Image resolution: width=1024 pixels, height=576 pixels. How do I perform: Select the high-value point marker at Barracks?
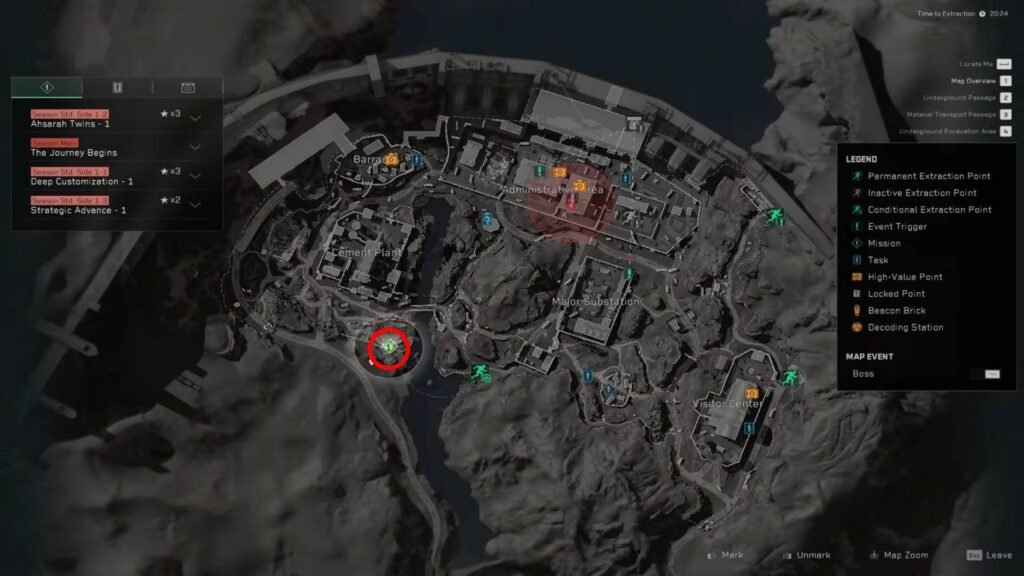[x=392, y=158]
